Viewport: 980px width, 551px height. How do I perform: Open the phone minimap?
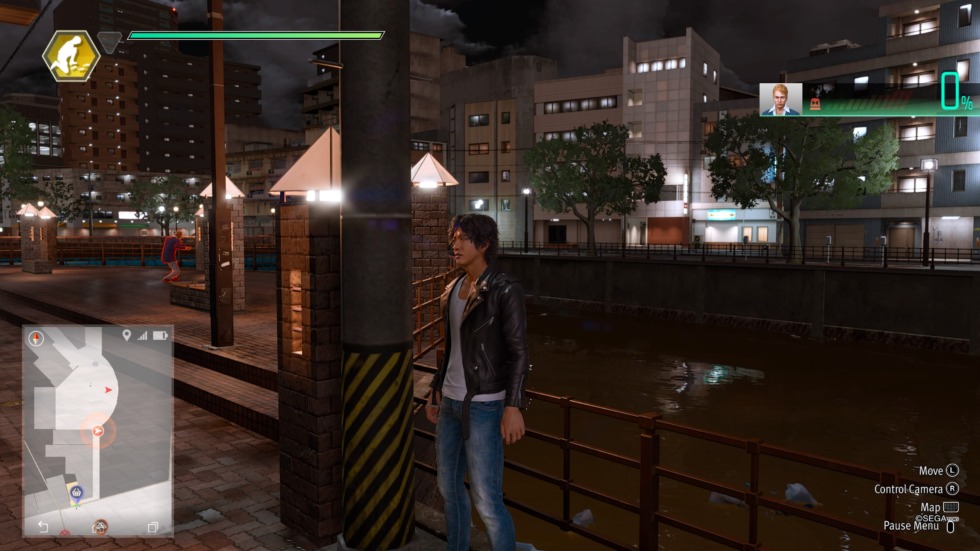click(x=97, y=430)
